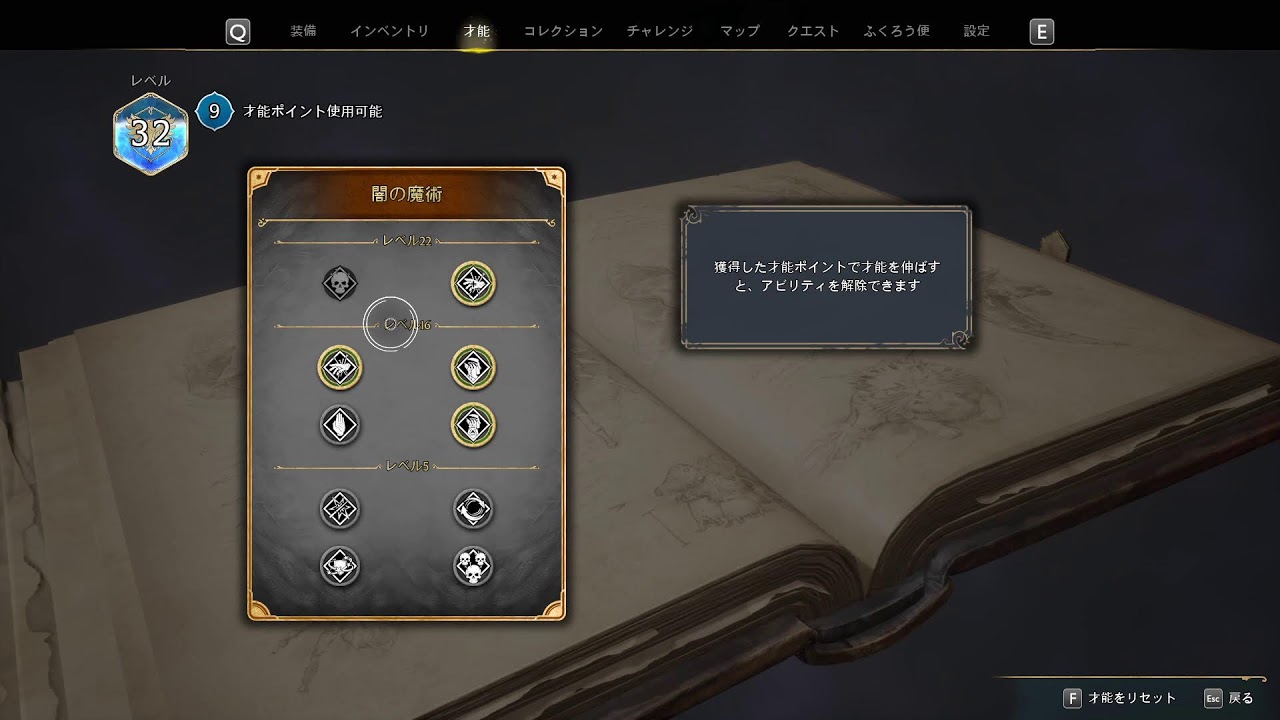Select the dark single skull talent
1280x720 pixels.
click(x=340, y=284)
